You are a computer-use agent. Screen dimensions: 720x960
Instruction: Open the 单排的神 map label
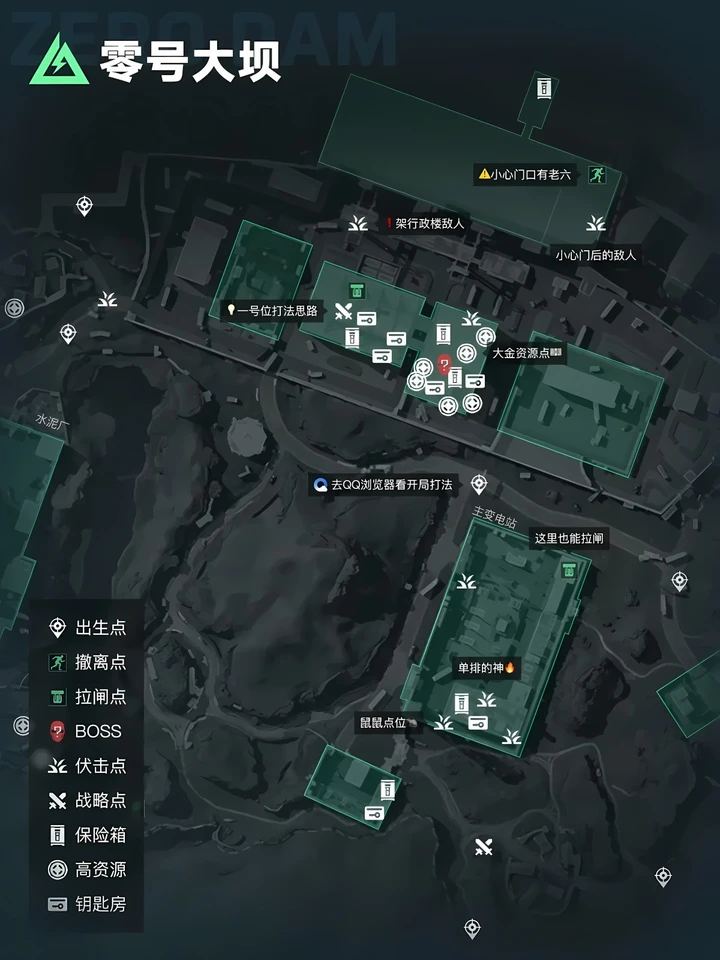(486, 668)
